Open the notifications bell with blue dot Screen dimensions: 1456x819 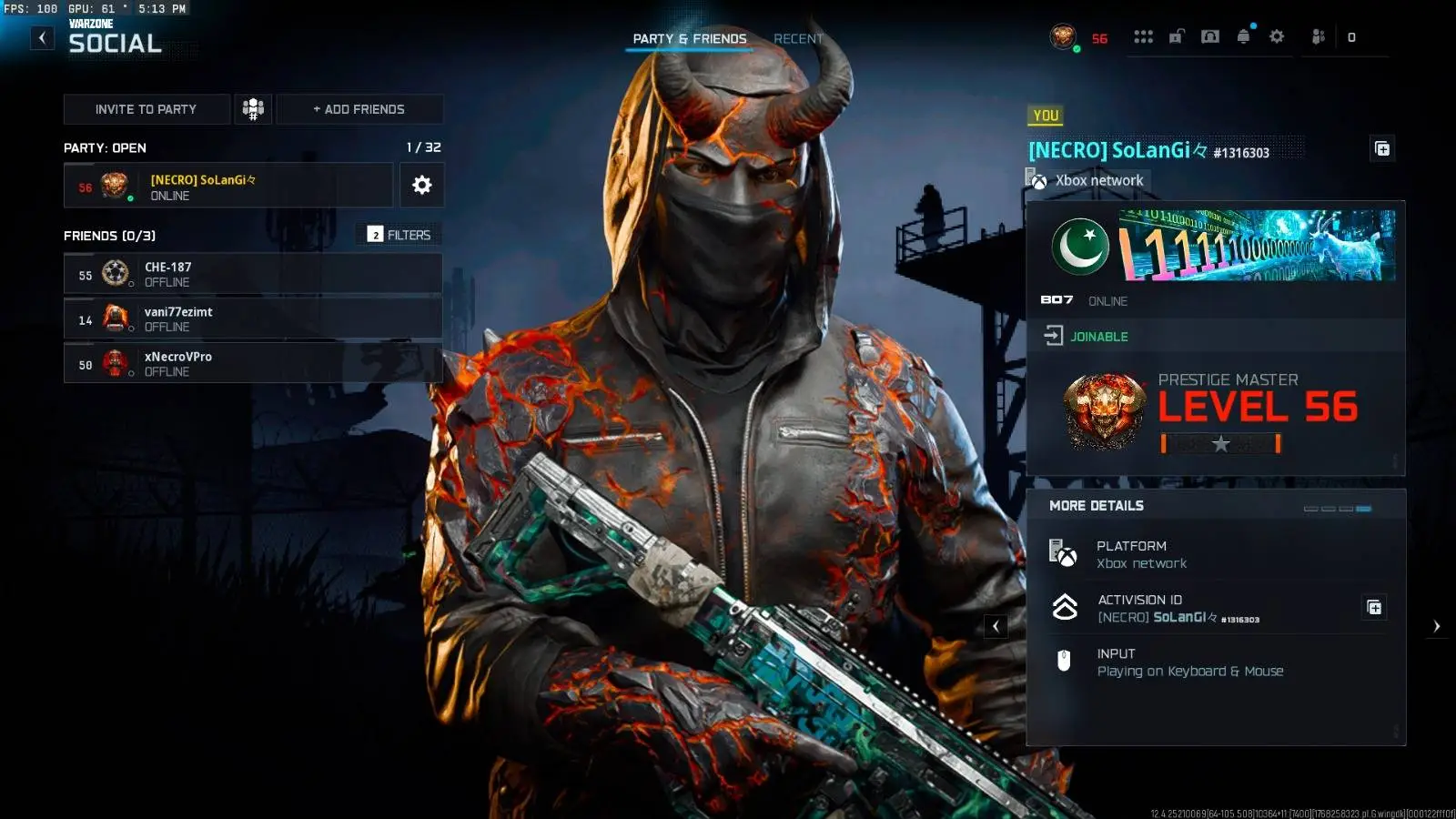pos(1242,37)
